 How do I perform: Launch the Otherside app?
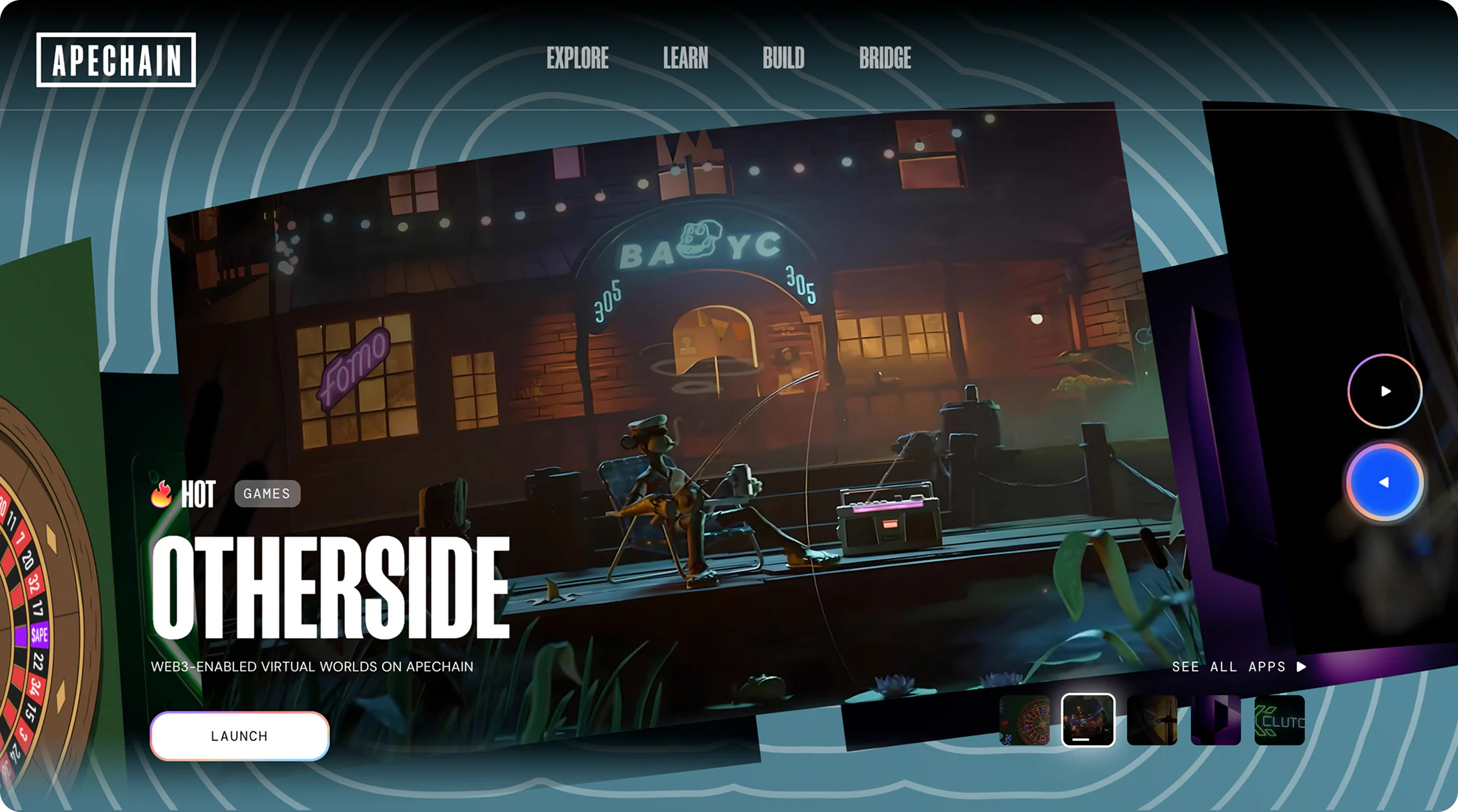[240, 736]
